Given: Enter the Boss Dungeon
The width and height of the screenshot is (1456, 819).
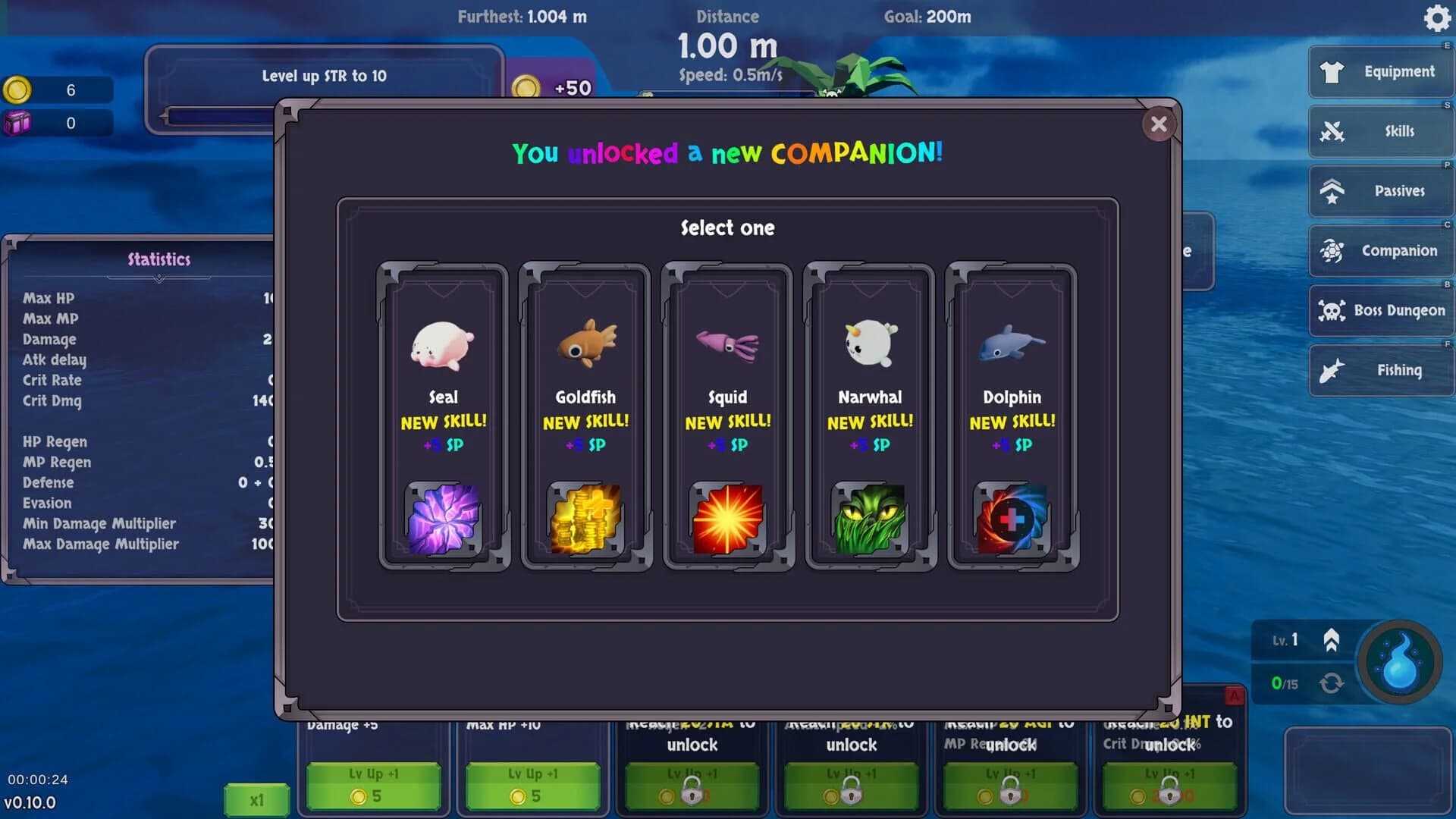Looking at the screenshot, I should point(1380,311).
